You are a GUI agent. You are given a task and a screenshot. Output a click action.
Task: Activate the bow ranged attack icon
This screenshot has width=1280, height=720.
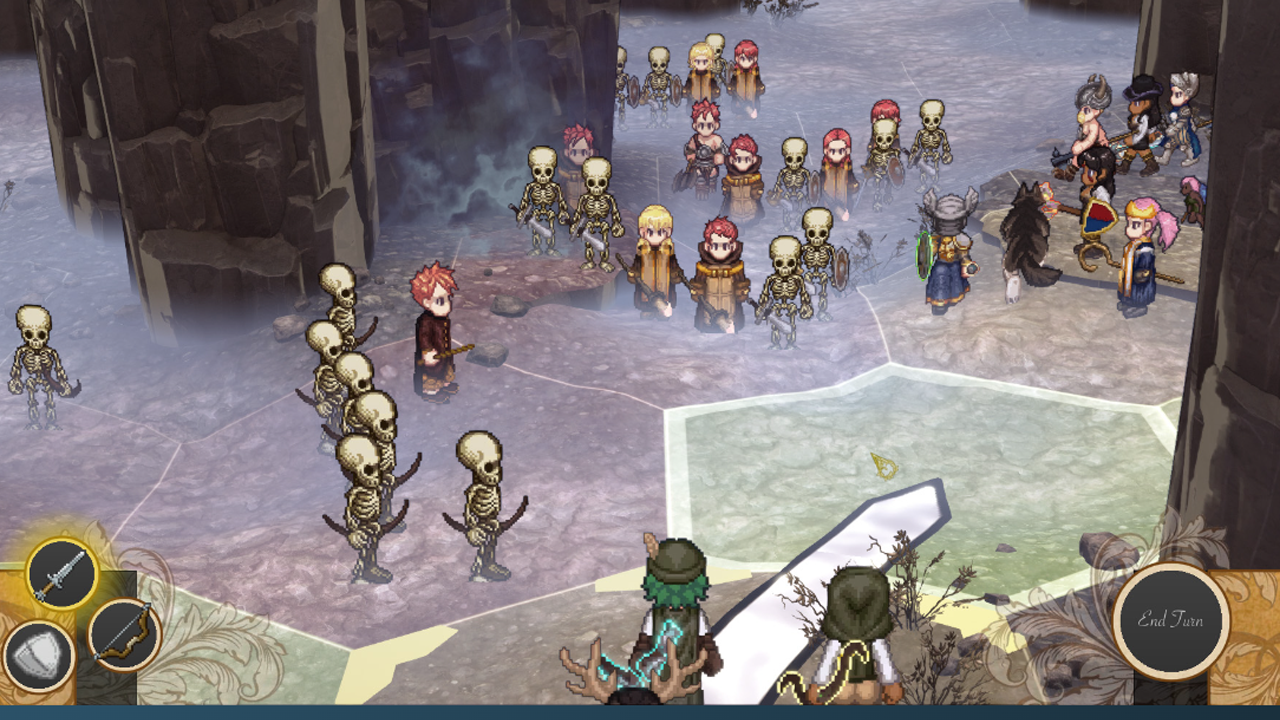point(125,634)
